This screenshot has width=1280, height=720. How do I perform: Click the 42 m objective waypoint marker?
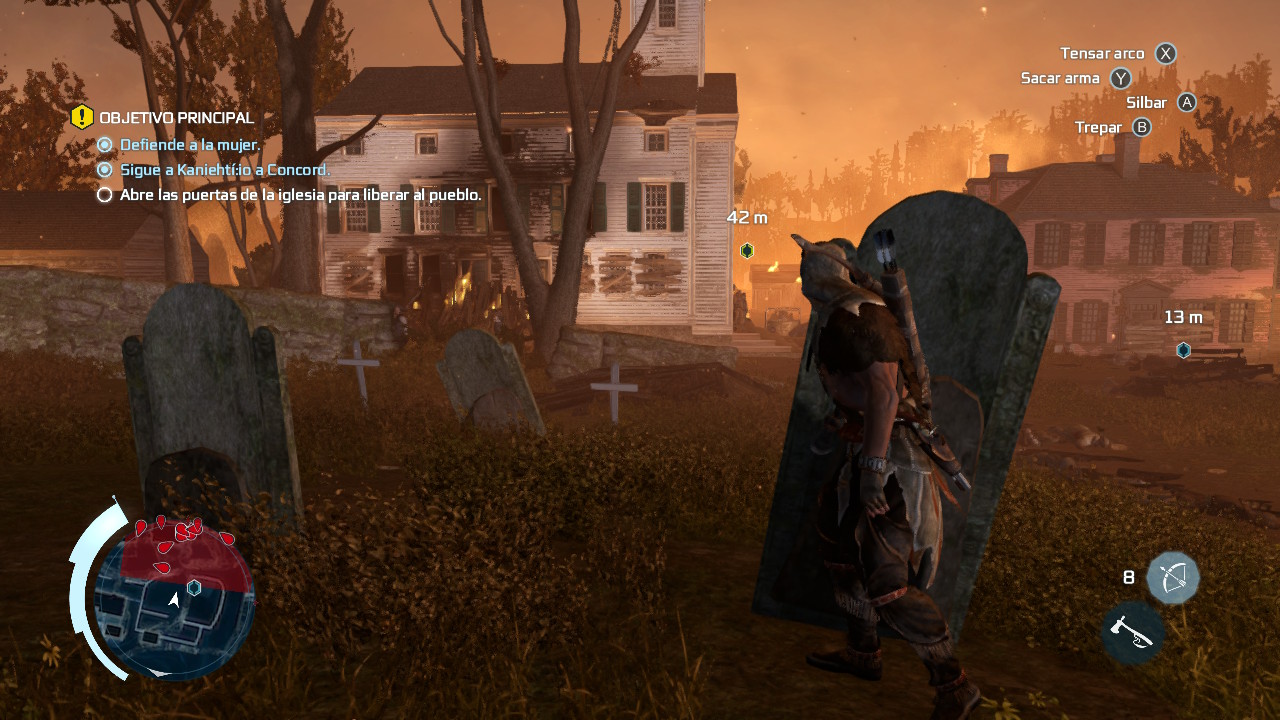(x=747, y=251)
